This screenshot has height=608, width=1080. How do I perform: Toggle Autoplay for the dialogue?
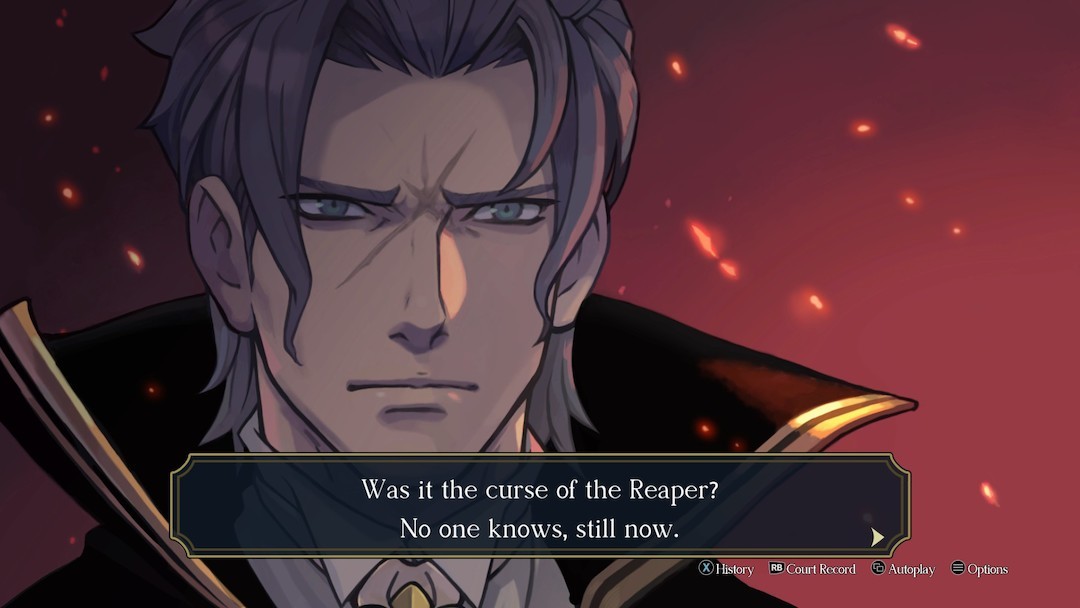pos(903,569)
